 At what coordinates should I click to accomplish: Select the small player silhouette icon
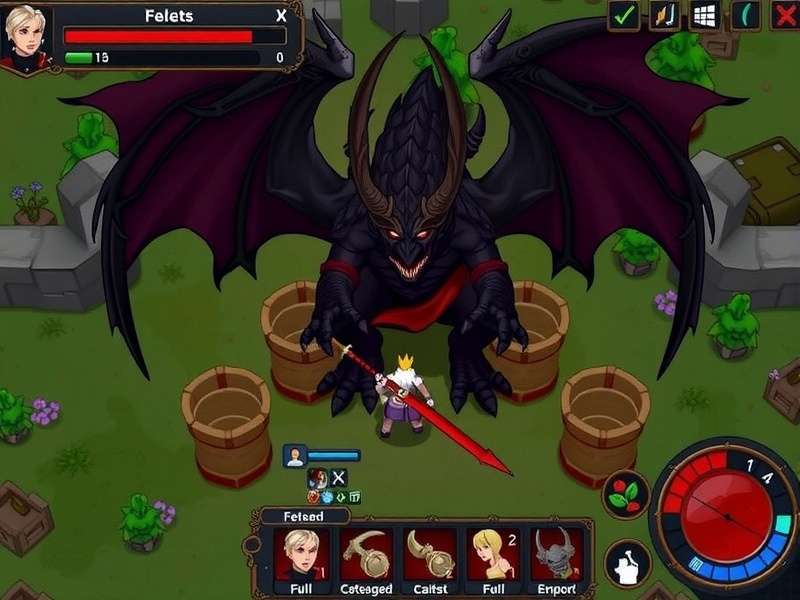click(295, 456)
